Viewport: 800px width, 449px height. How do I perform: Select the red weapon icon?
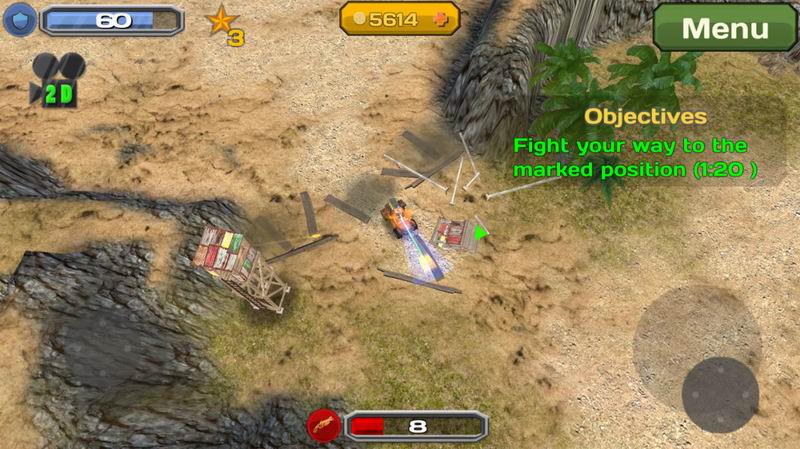pos(323,425)
